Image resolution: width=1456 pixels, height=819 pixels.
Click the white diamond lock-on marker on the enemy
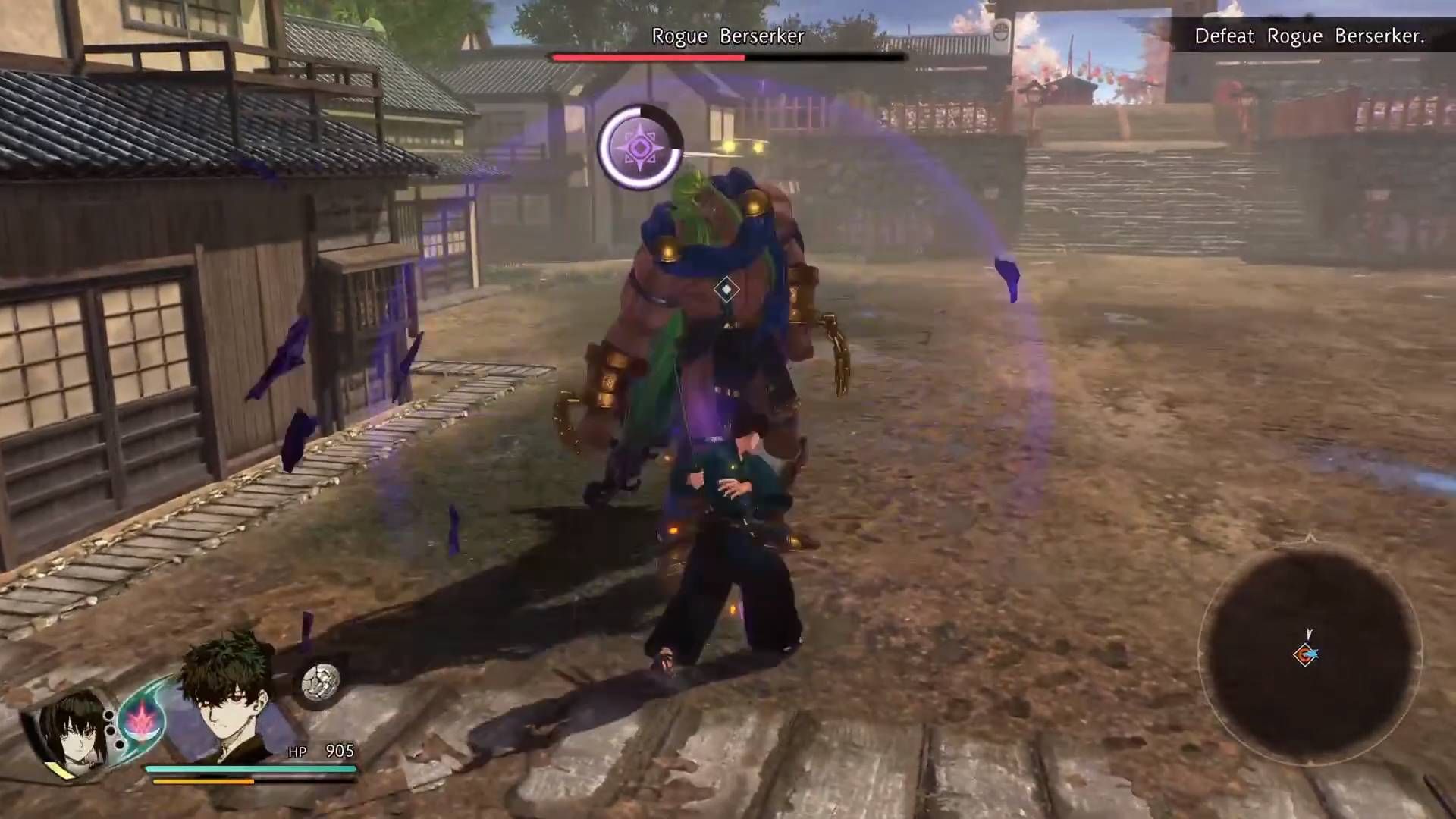click(x=726, y=287)
